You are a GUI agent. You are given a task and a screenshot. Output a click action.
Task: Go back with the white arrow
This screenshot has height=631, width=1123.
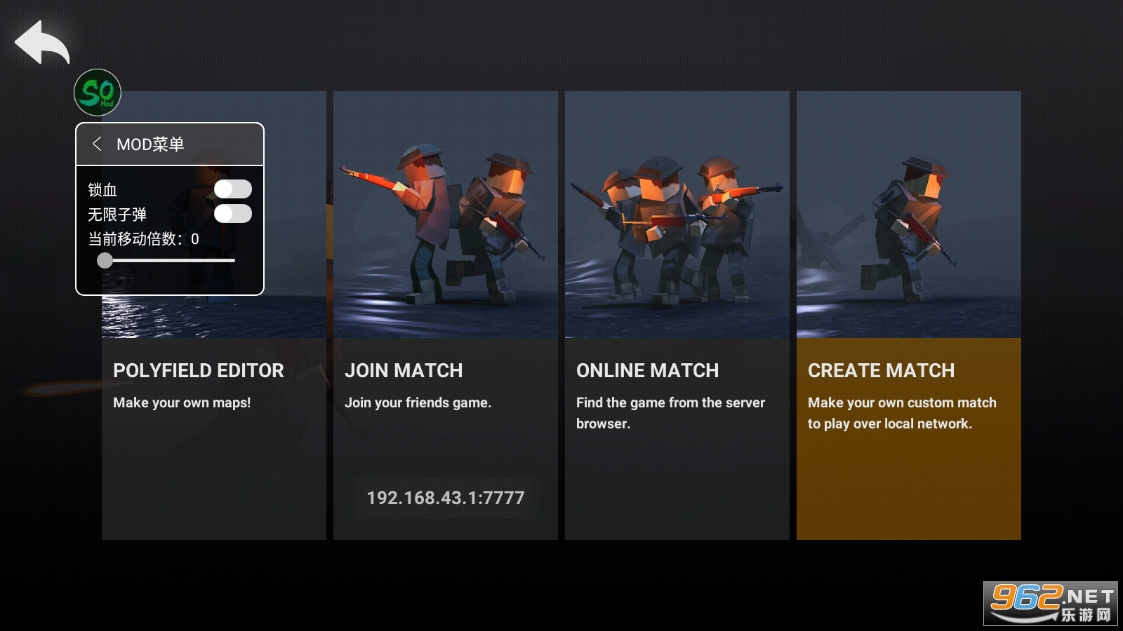[42, 42]
